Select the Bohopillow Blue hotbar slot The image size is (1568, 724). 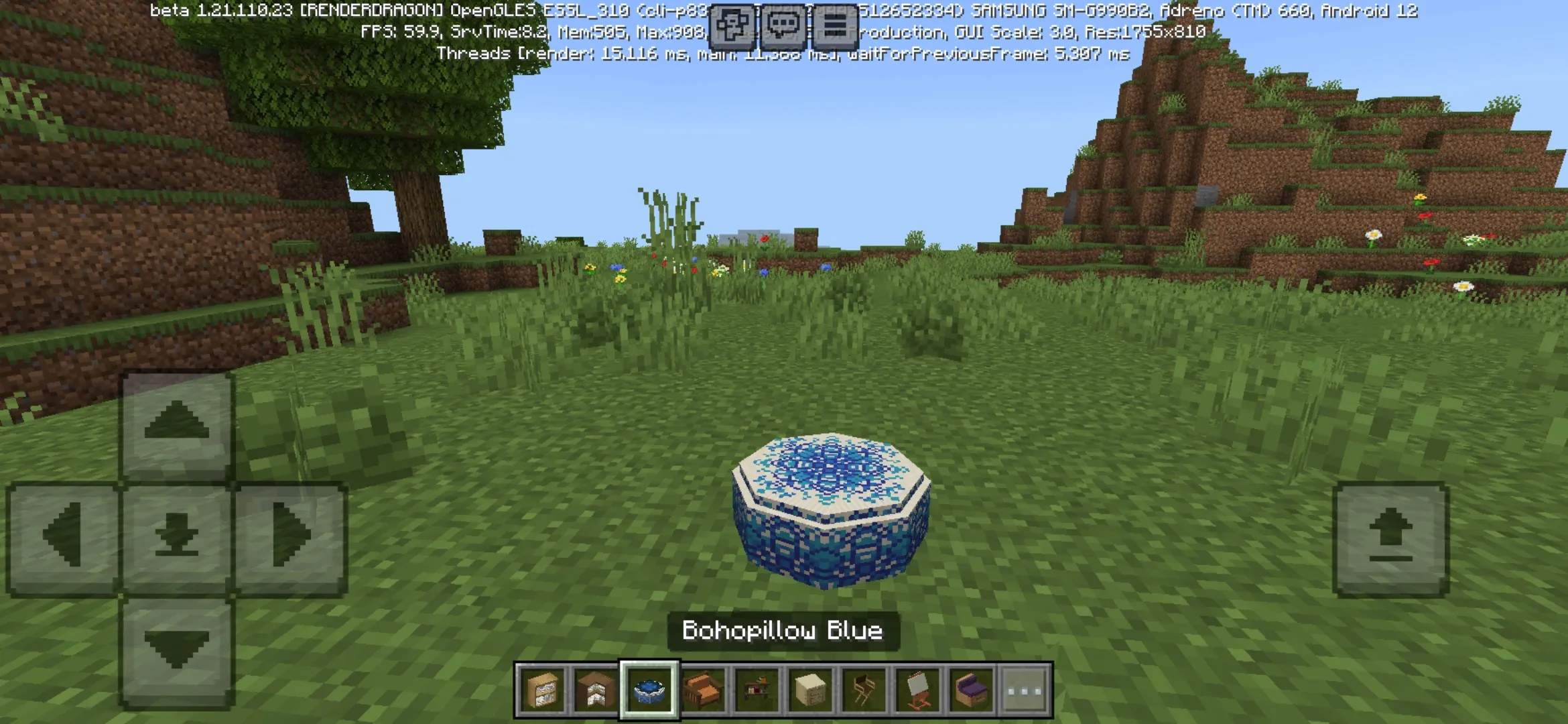649,690
